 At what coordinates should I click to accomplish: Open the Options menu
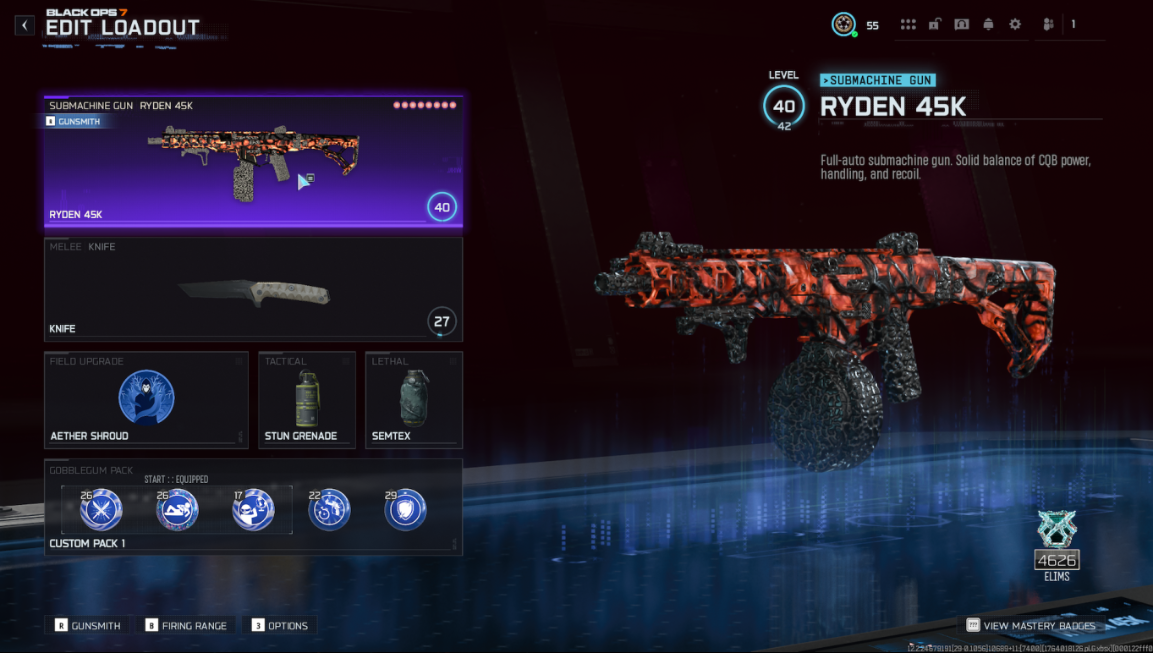[280, 626]
